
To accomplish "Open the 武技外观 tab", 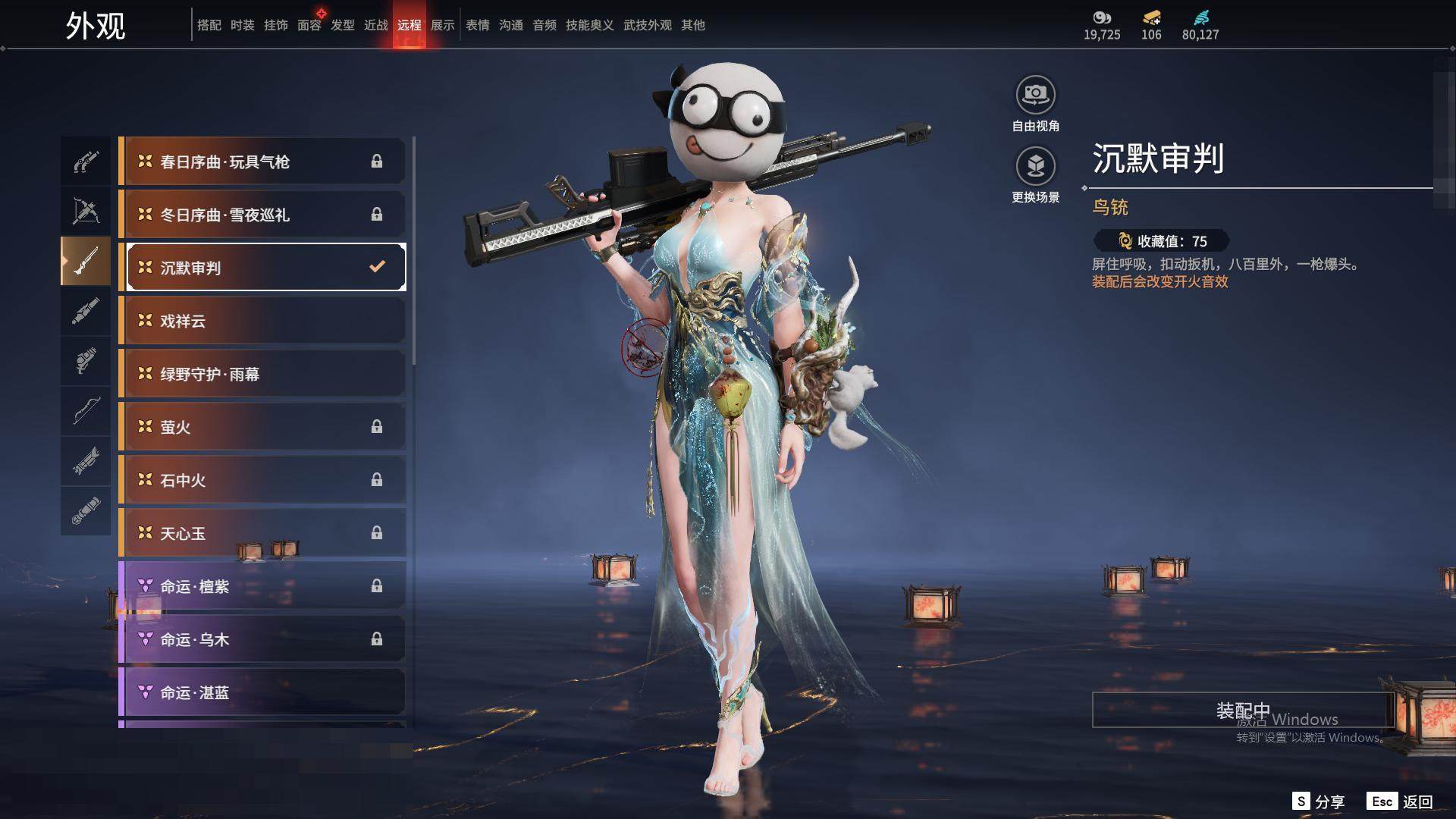I will (648, 25).
